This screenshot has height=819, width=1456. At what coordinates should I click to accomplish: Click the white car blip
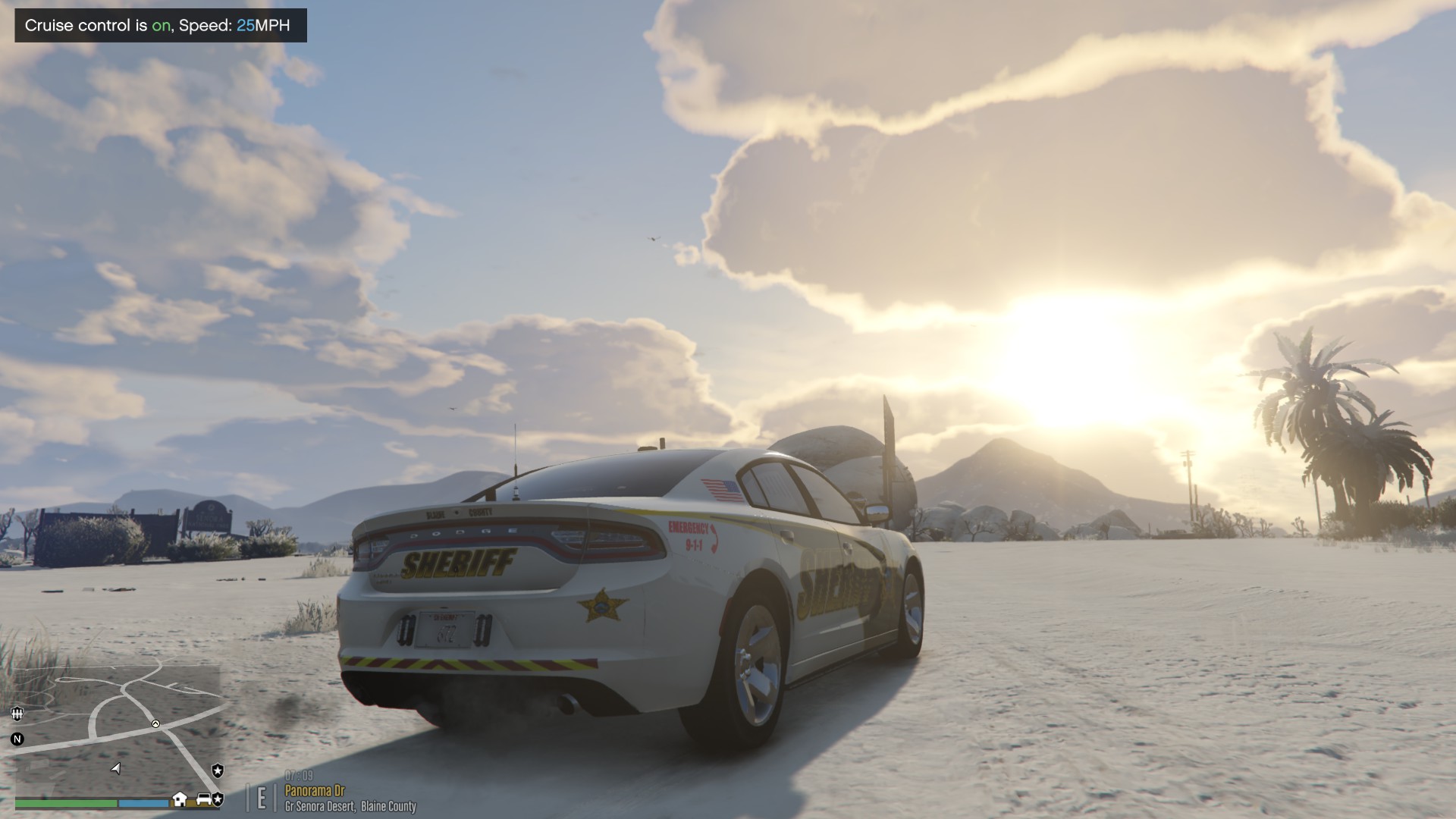(204, 799)
